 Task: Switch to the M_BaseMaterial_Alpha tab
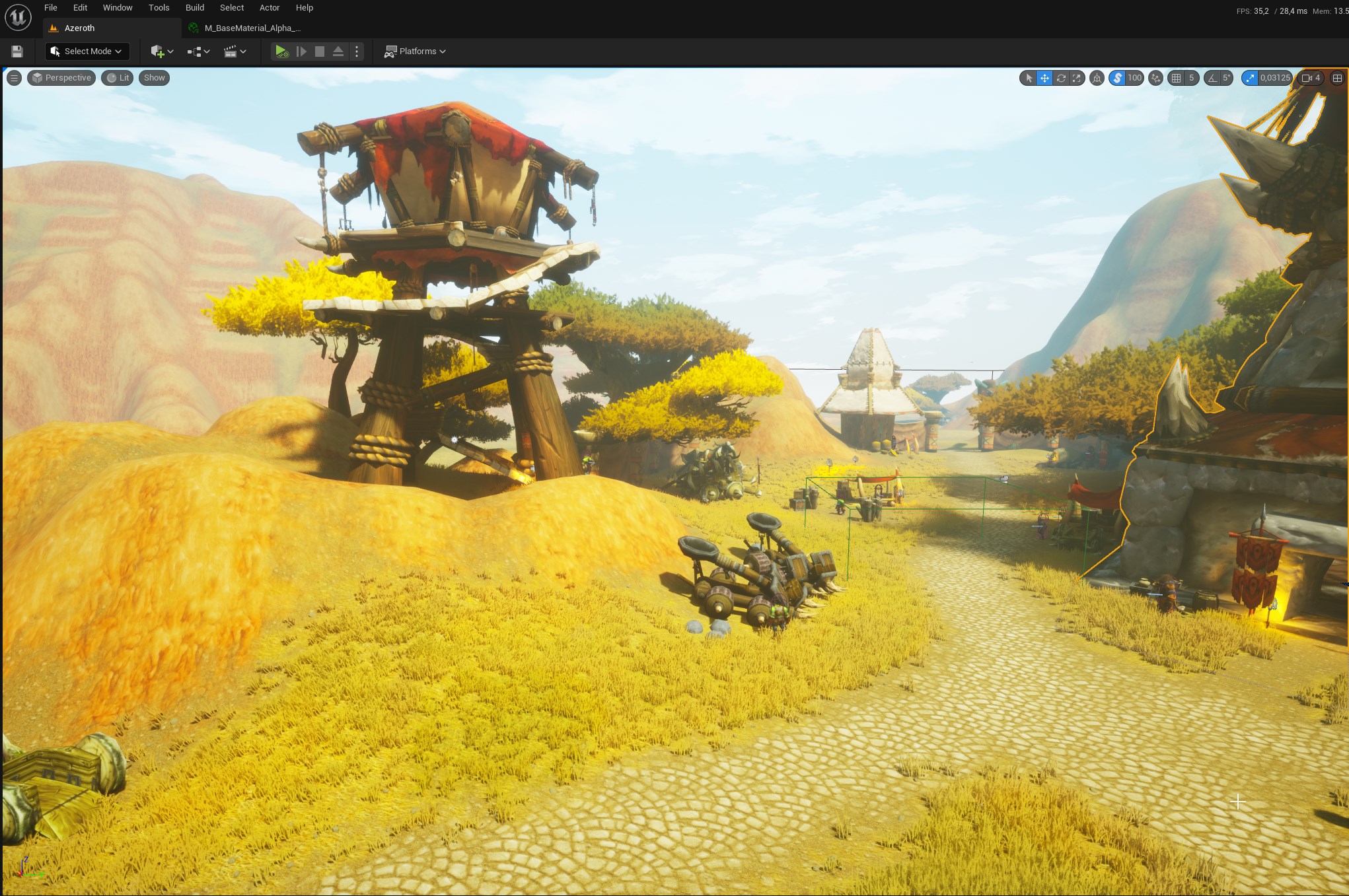[x=252, y=28]
